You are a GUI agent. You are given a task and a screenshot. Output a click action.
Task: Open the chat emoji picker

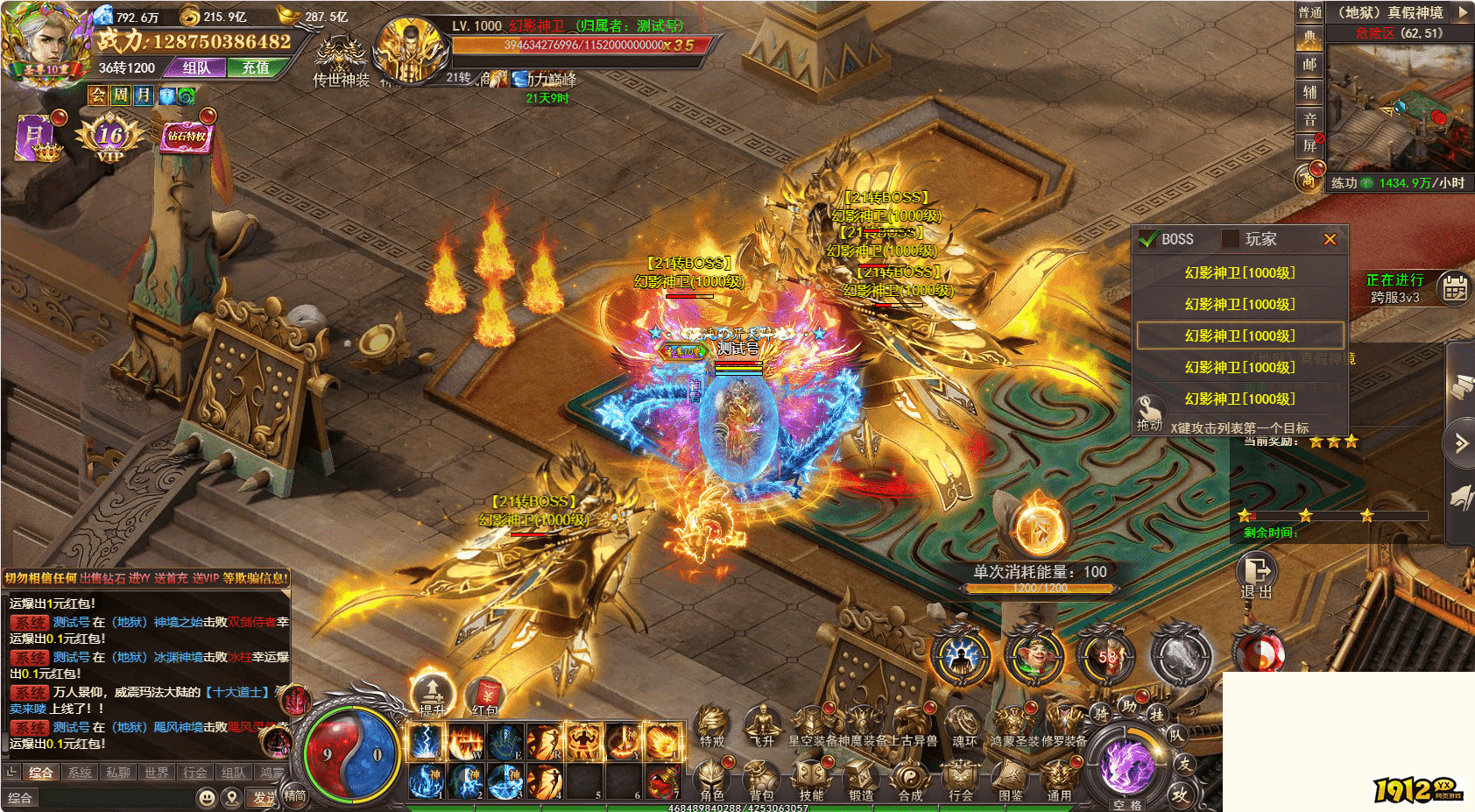pos(207,797)
